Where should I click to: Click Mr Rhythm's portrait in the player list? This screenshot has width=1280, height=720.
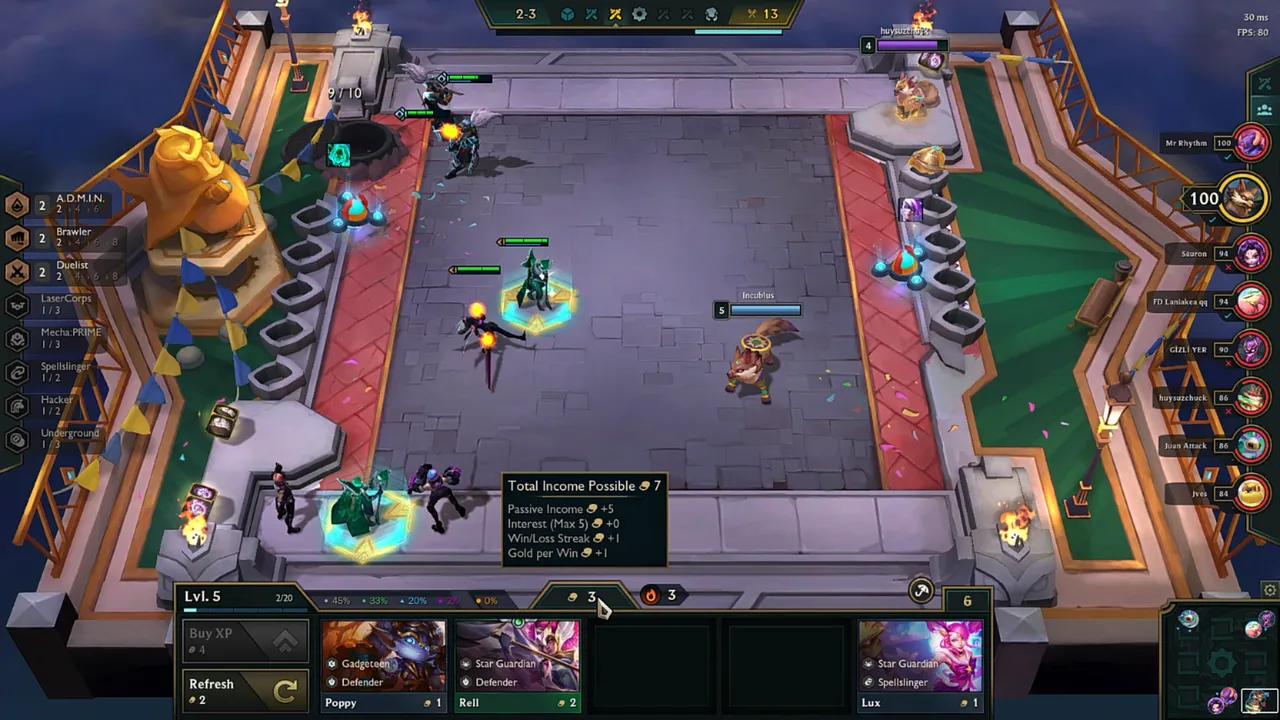(x=1252, y=142)
